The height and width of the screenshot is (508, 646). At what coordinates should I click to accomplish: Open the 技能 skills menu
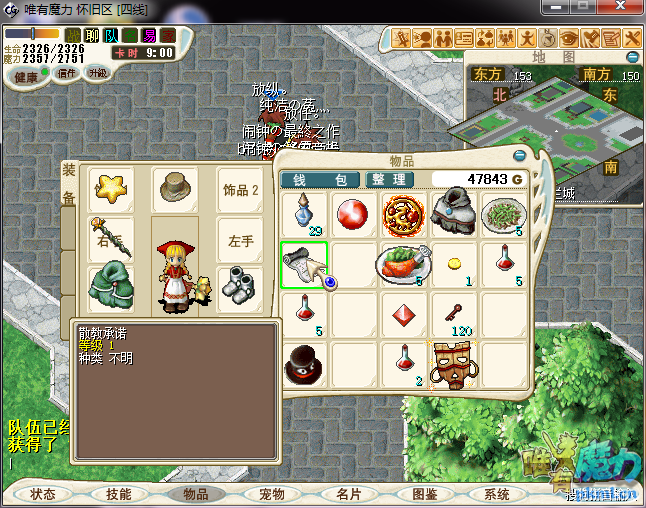(x=118, y=494)
